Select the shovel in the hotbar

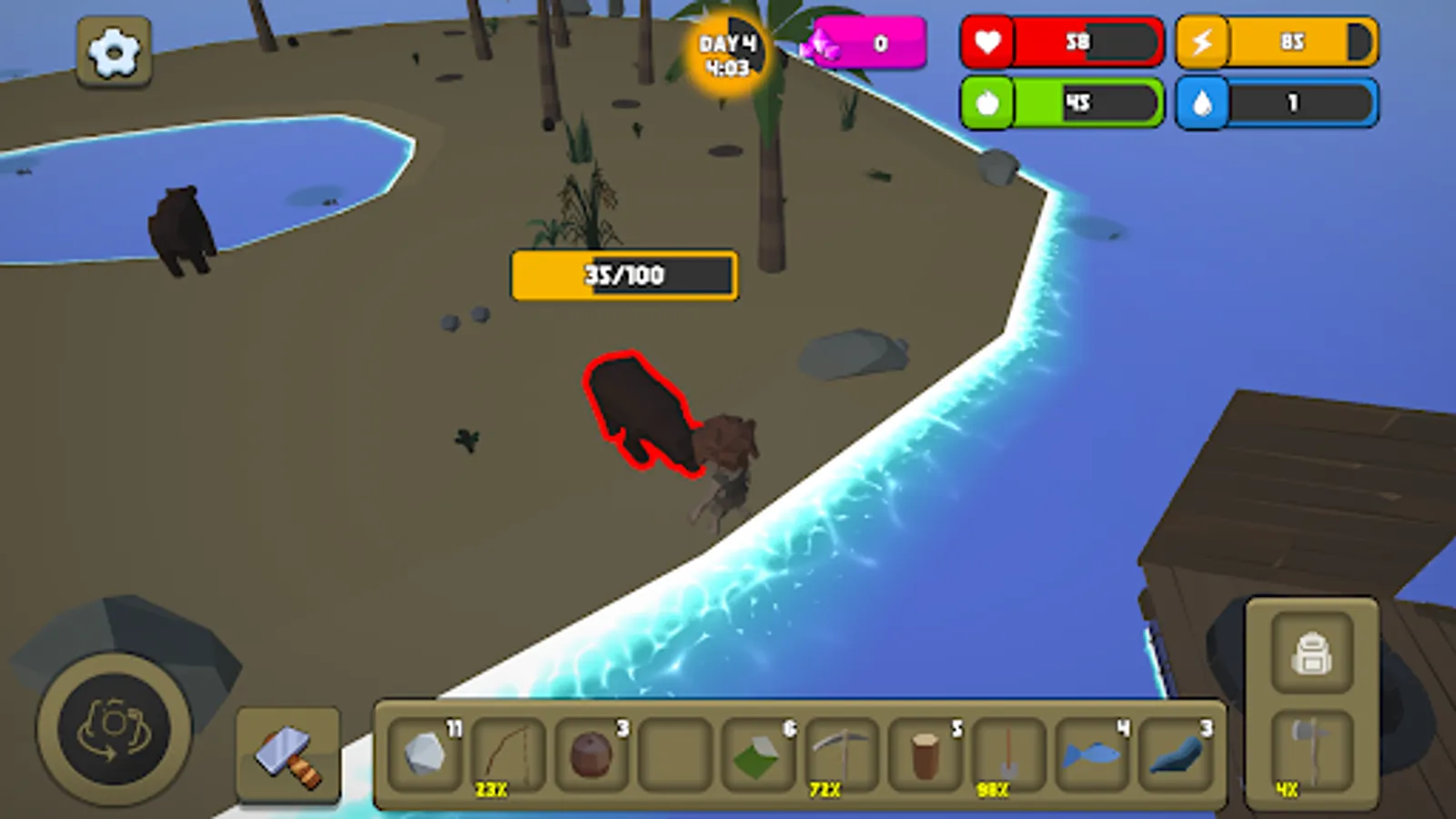[x=1006, y=753]
